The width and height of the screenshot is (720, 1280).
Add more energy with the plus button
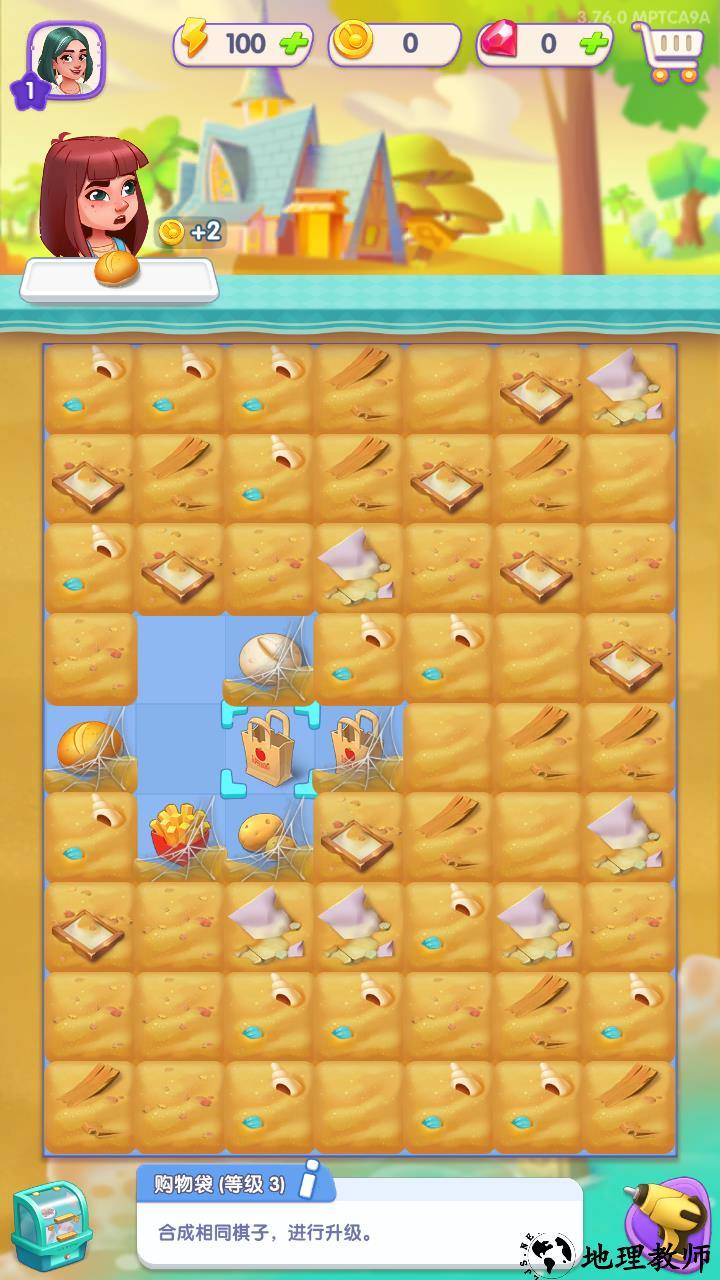click(x=295, y=43)
